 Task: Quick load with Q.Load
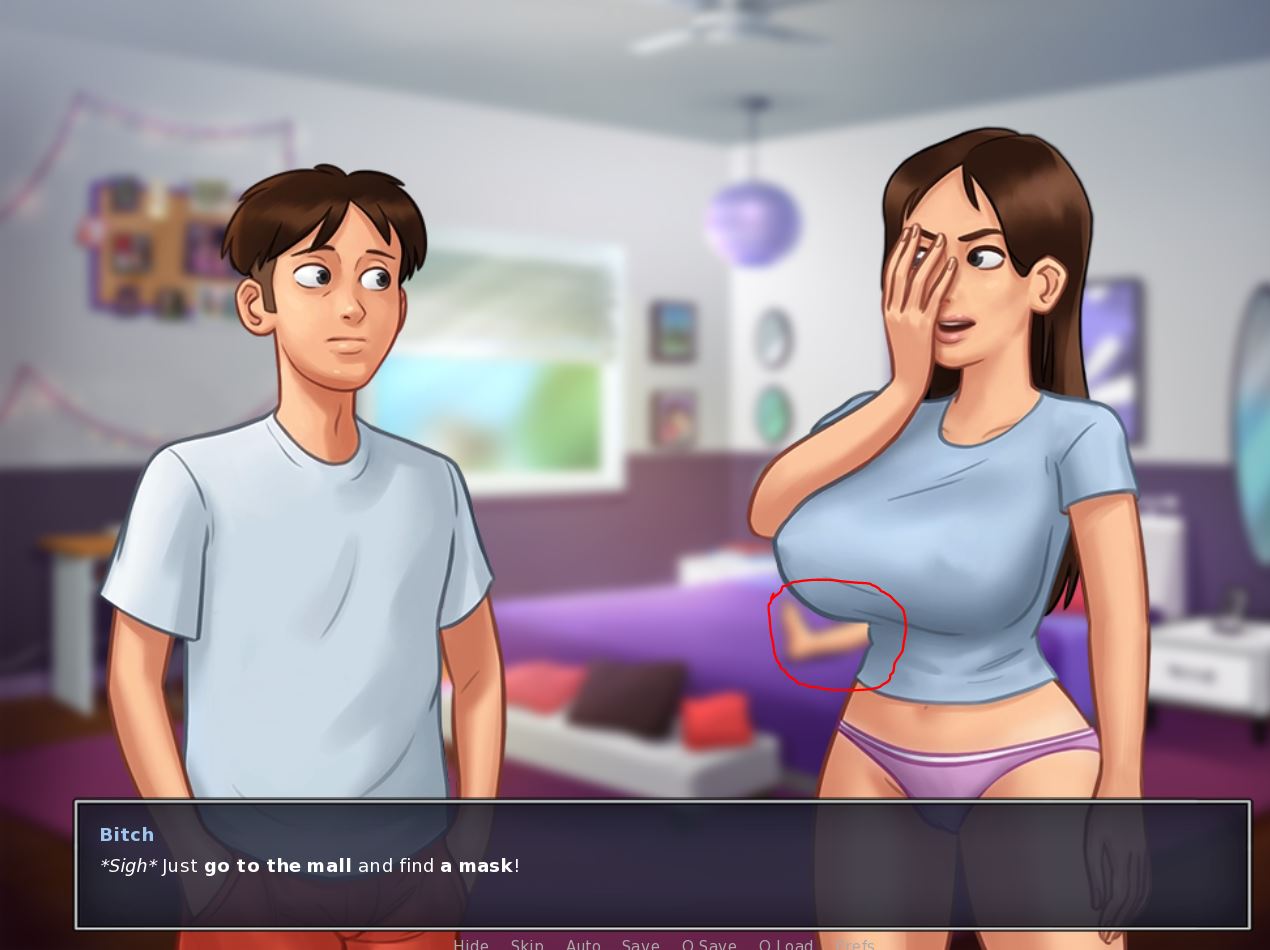pos(785,944)
